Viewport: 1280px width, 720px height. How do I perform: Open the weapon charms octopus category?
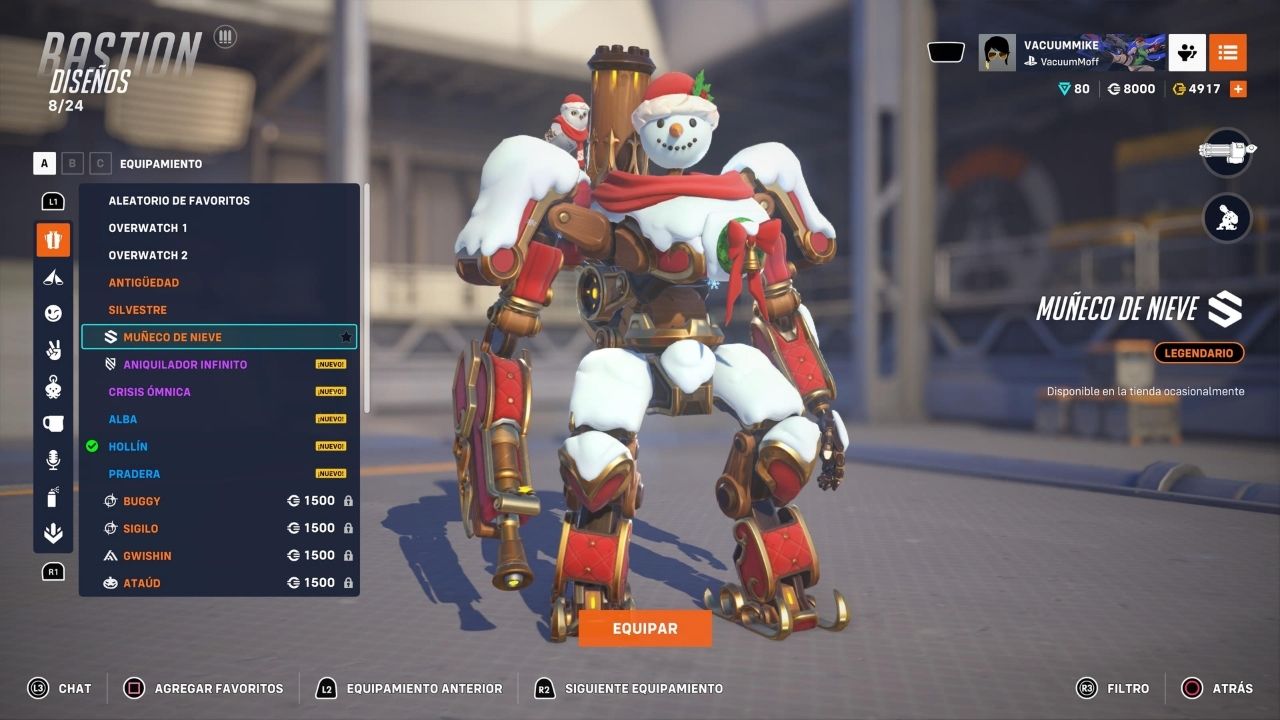53,386
